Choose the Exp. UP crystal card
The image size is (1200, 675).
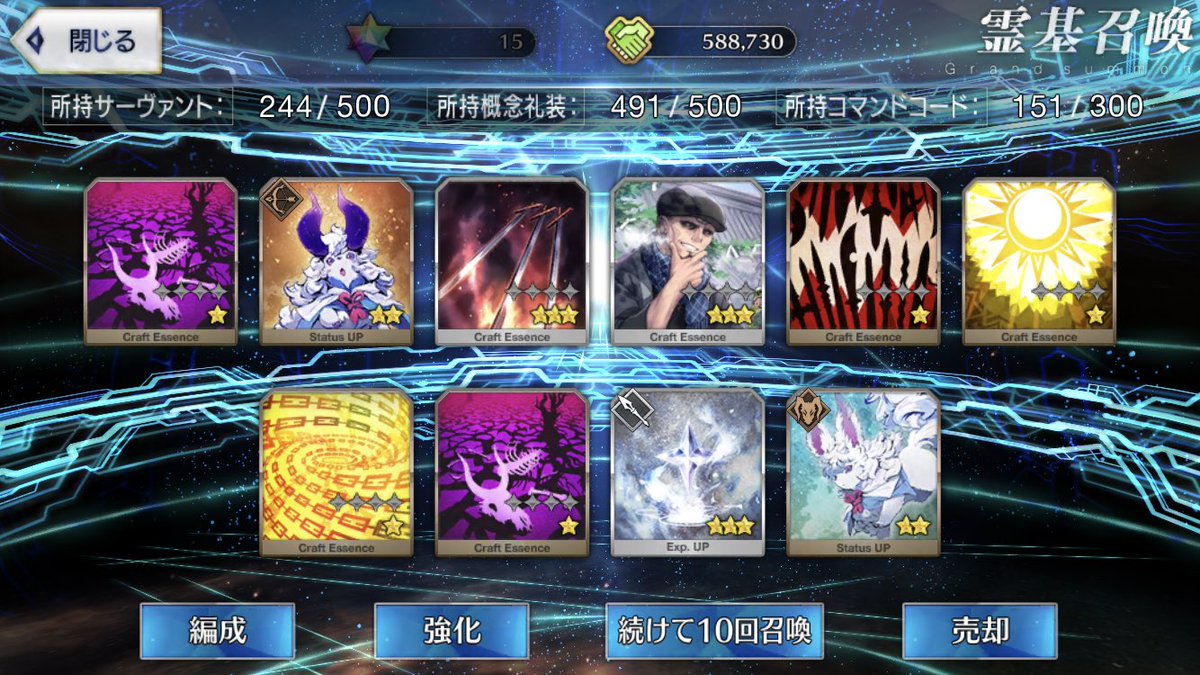coord(688,473)
